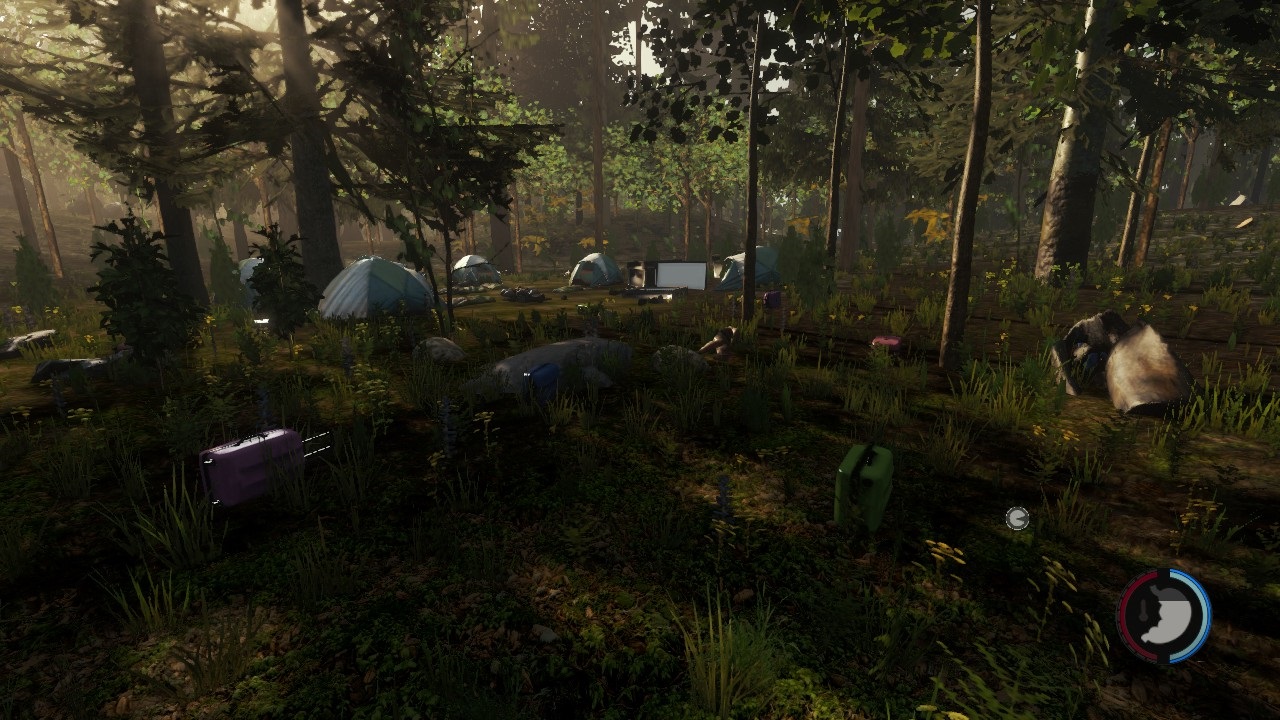Click the small round item pickup marker
Screen dimensions: 1280x720
pos(1017,518)
